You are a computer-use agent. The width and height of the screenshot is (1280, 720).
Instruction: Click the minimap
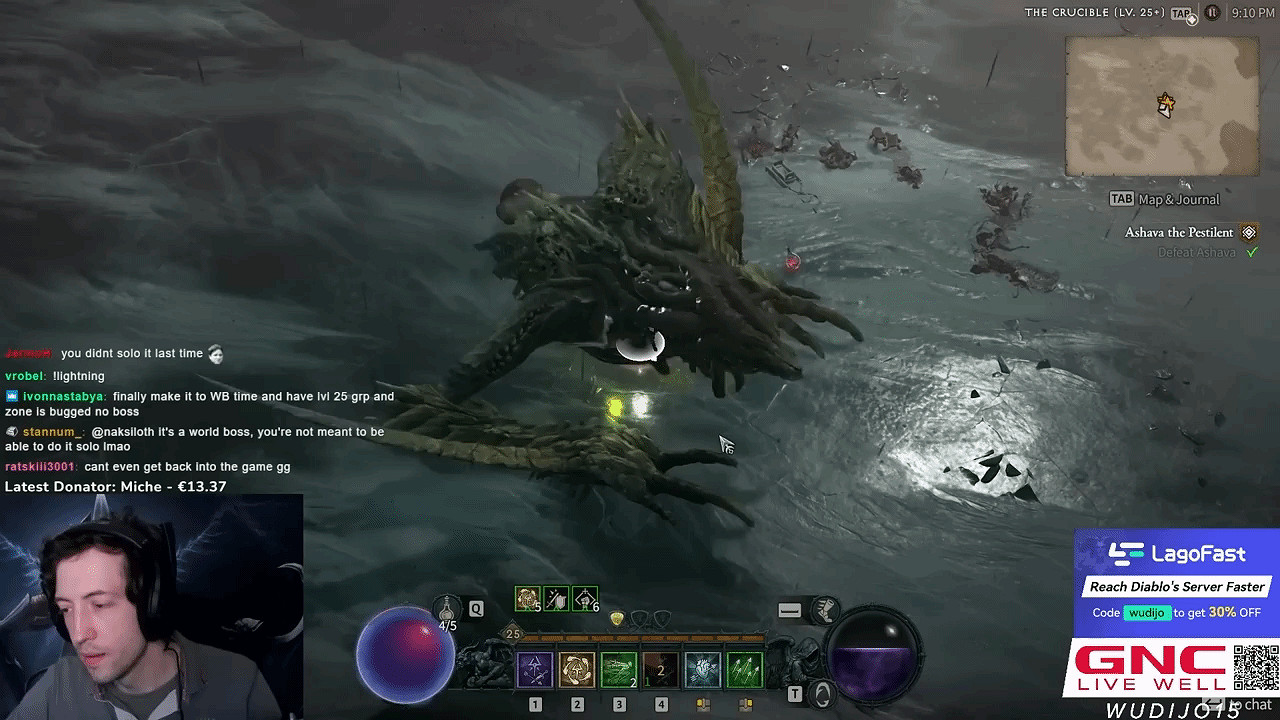tap(1161, 106)
